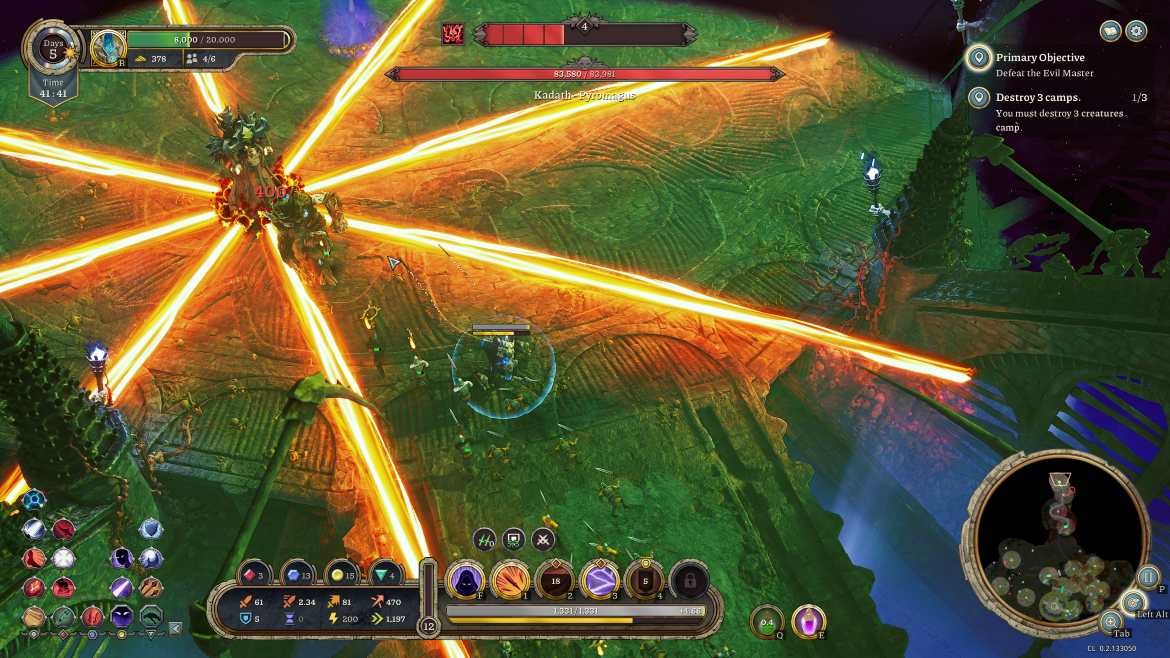Select the blue shield passive icon
1170x658 pixels.
151,529
